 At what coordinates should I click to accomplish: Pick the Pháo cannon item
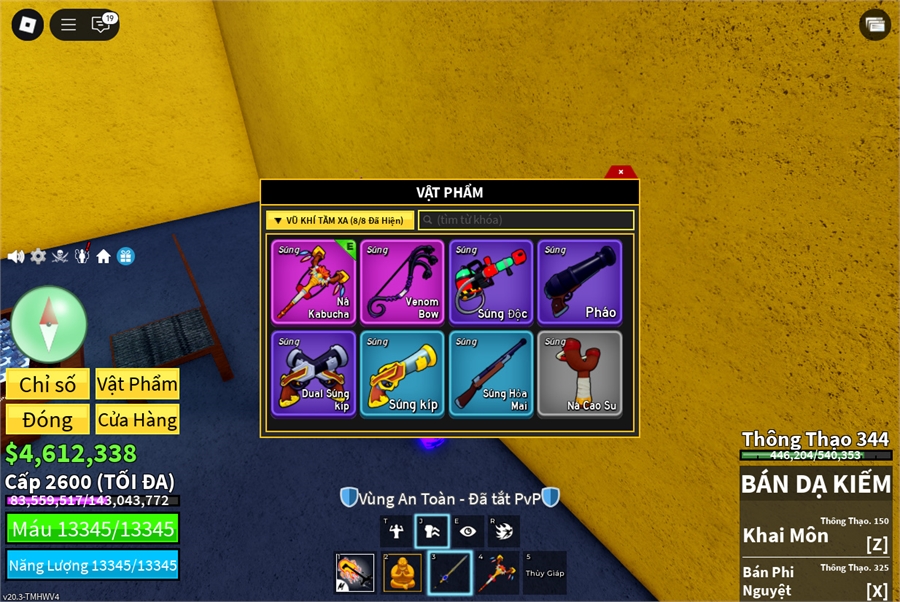(580, 281)
